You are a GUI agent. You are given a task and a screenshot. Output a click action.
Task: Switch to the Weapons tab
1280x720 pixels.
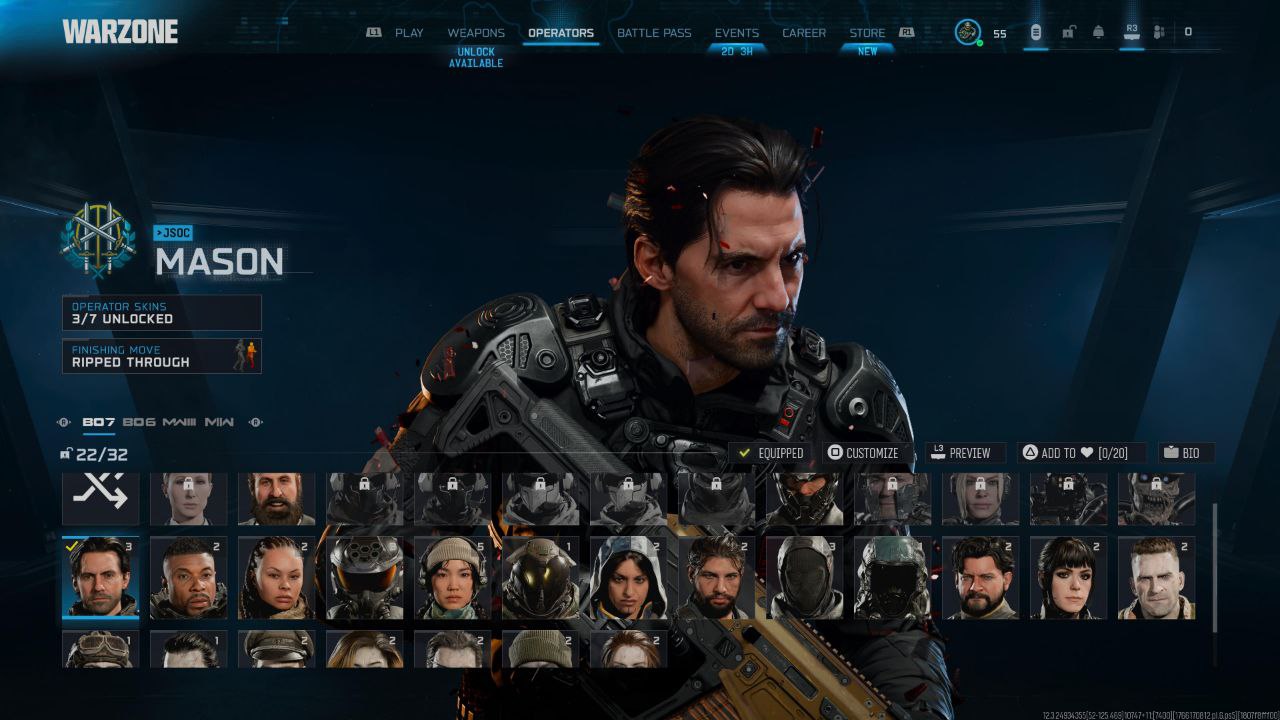tap(476, 33)
